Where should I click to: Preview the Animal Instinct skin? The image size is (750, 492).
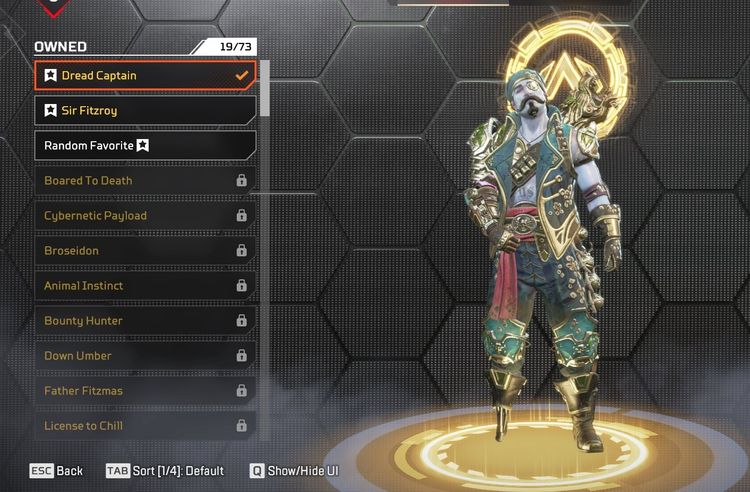[x=145, y=286]
